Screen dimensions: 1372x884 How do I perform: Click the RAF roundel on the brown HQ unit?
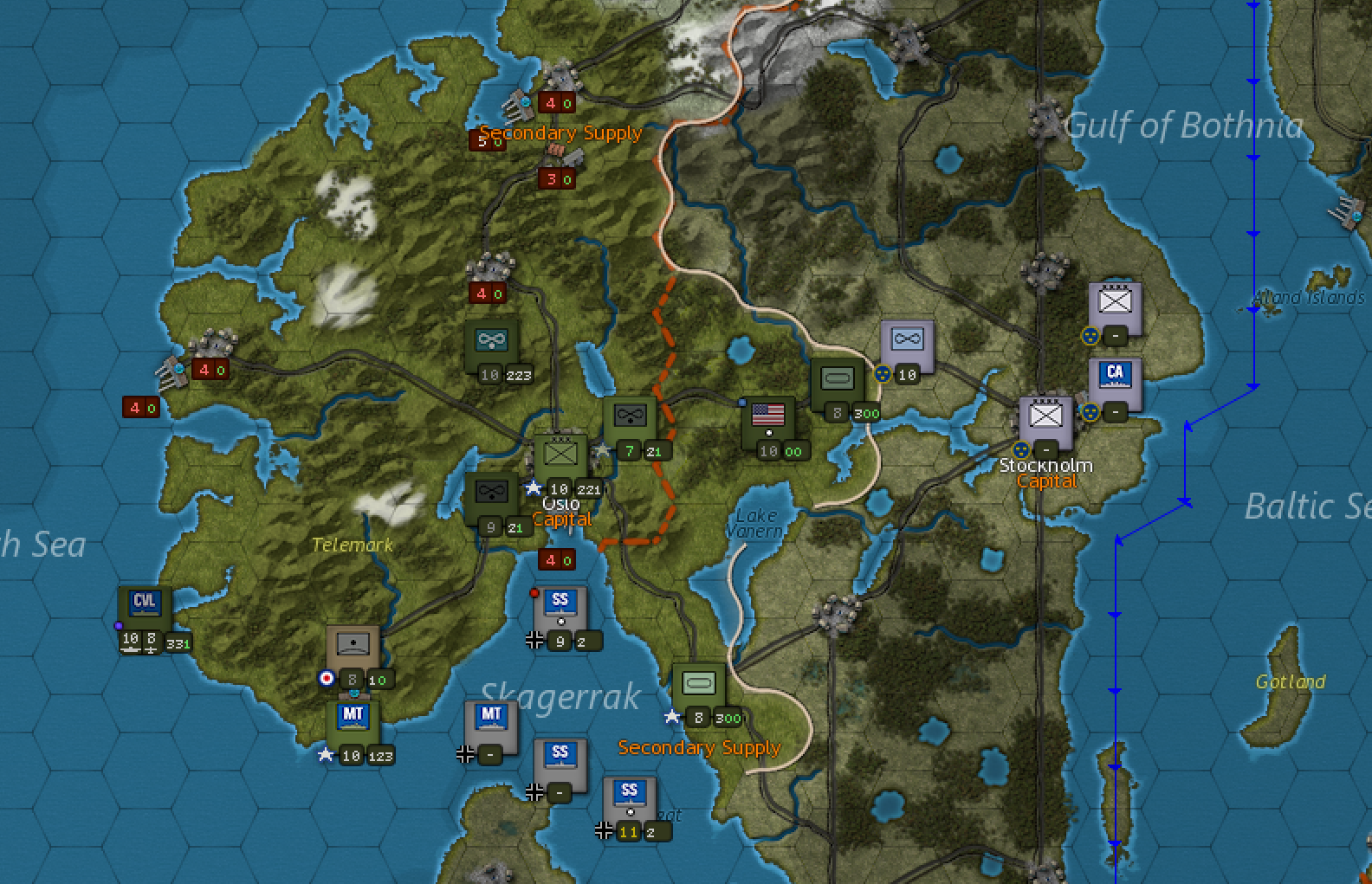click(x=326, y=679)
